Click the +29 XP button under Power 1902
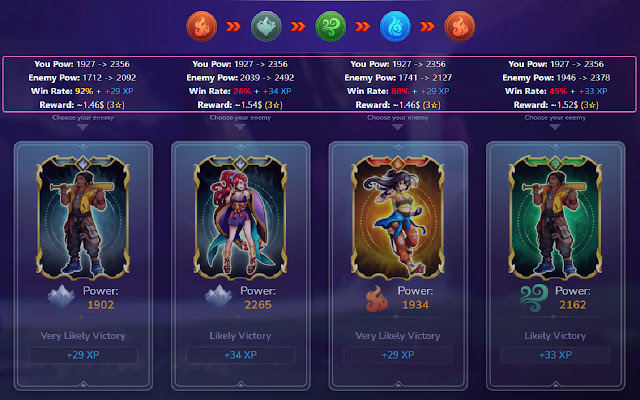 (84, 355)
